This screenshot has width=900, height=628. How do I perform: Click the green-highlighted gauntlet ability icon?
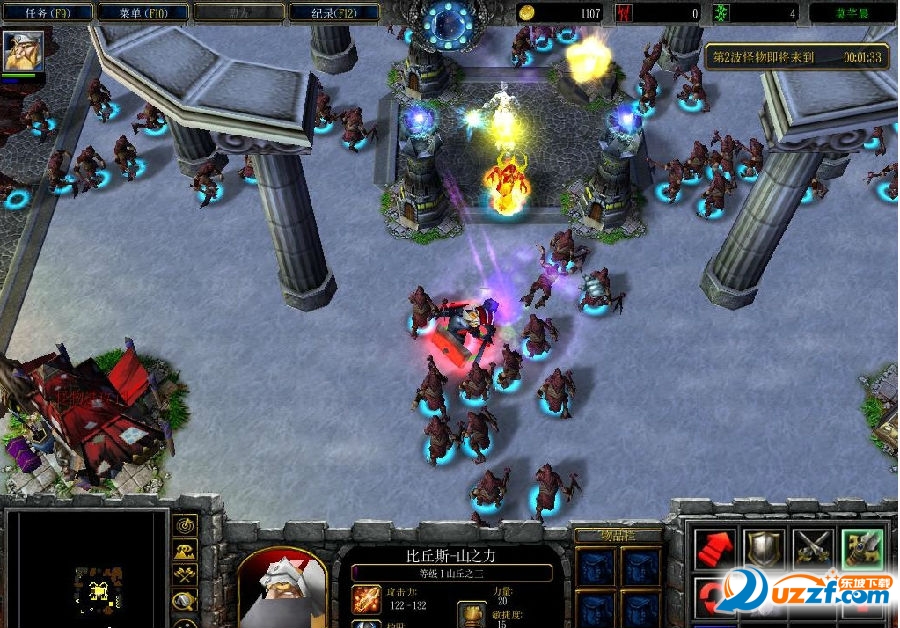tap(862, 549)
